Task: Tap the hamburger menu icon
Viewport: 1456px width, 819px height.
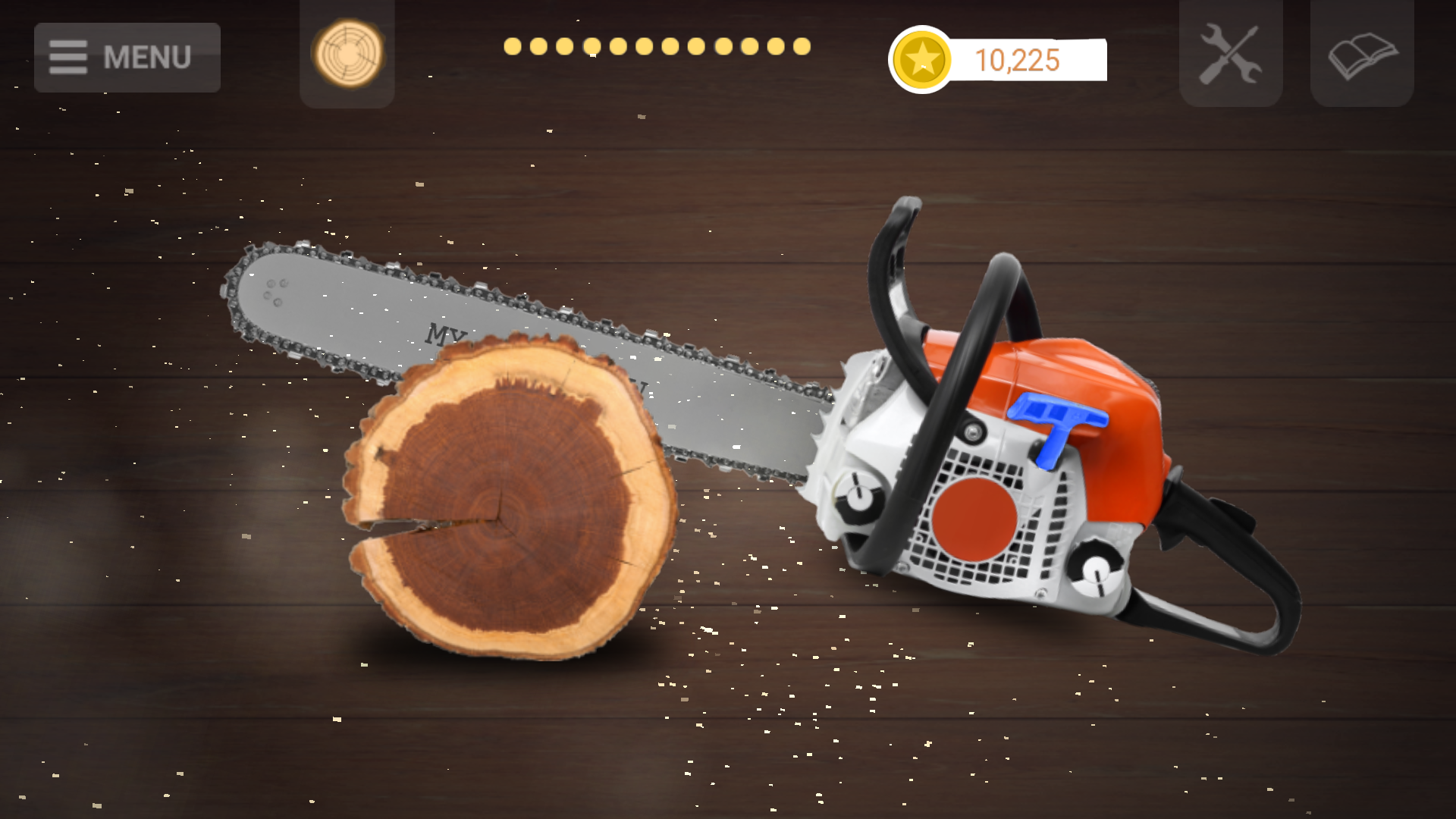Action: pos(67,56)
